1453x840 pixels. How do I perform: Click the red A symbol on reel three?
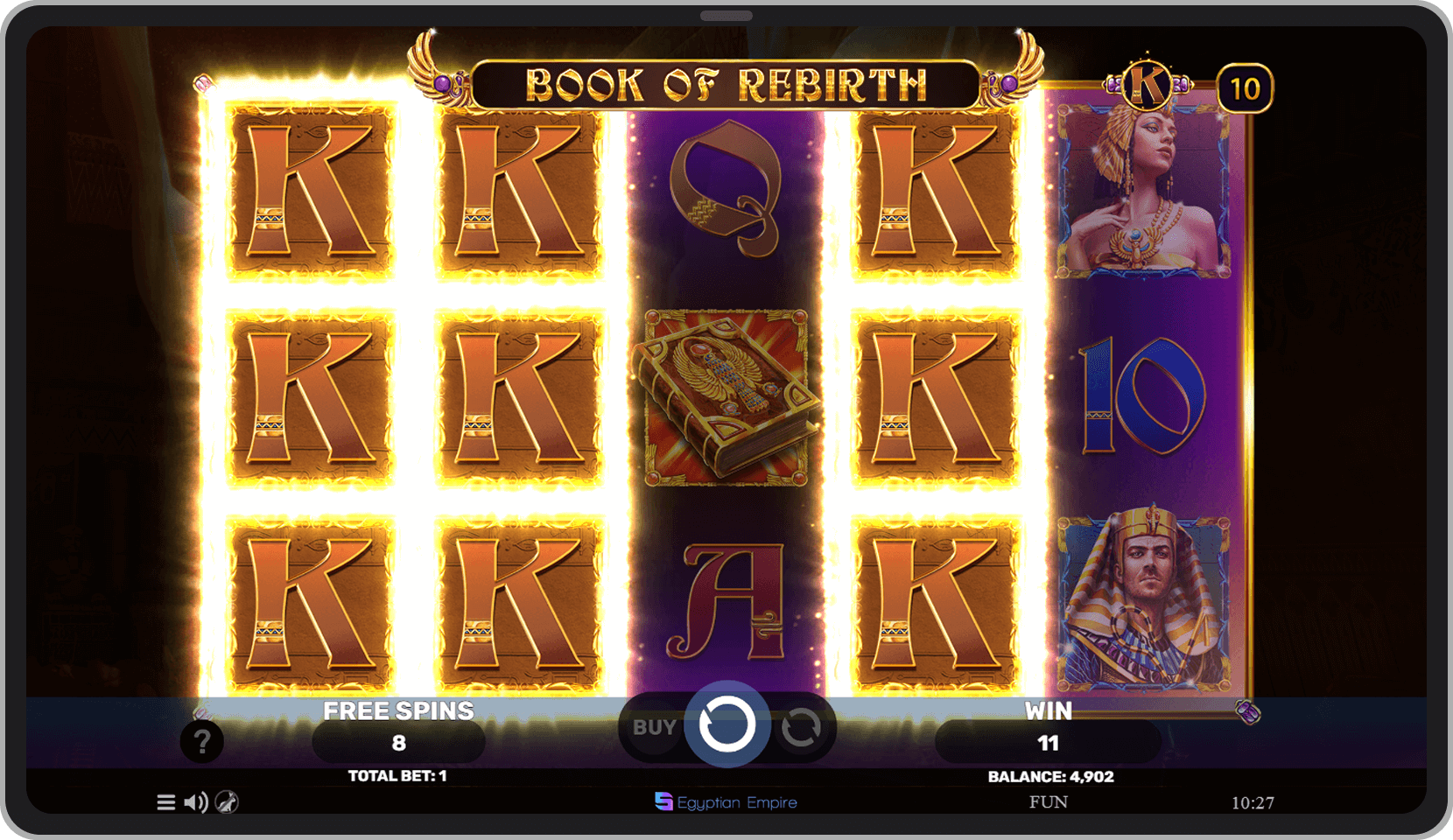click(734, 604)
